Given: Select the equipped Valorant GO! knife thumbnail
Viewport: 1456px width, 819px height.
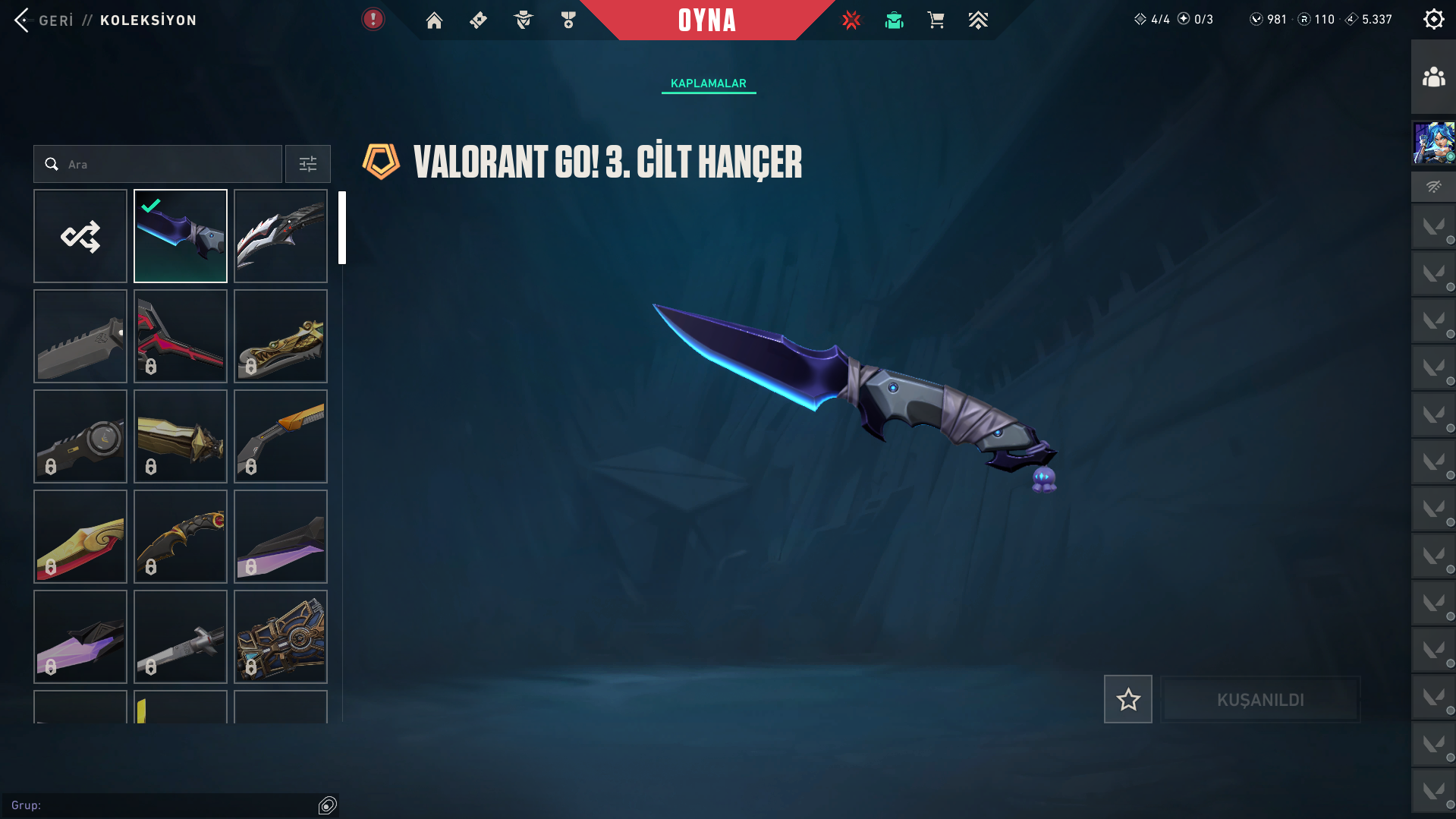Looking at the screenshot, I should click(181, 236).
